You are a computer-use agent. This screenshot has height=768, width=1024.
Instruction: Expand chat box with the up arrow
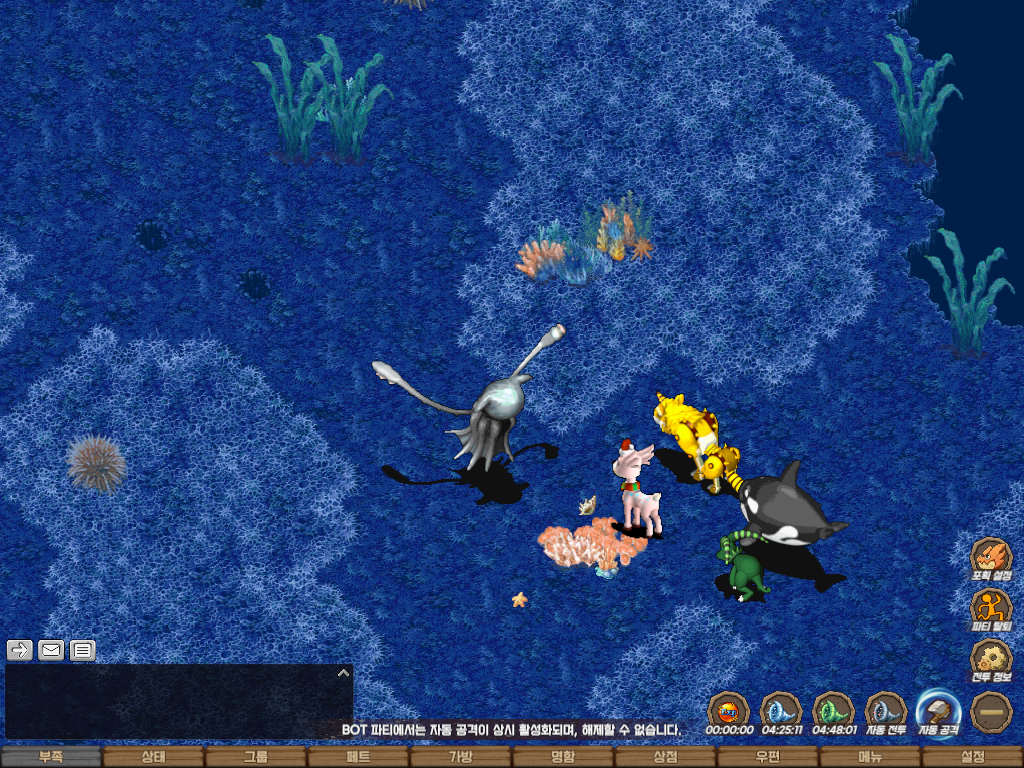343,673
